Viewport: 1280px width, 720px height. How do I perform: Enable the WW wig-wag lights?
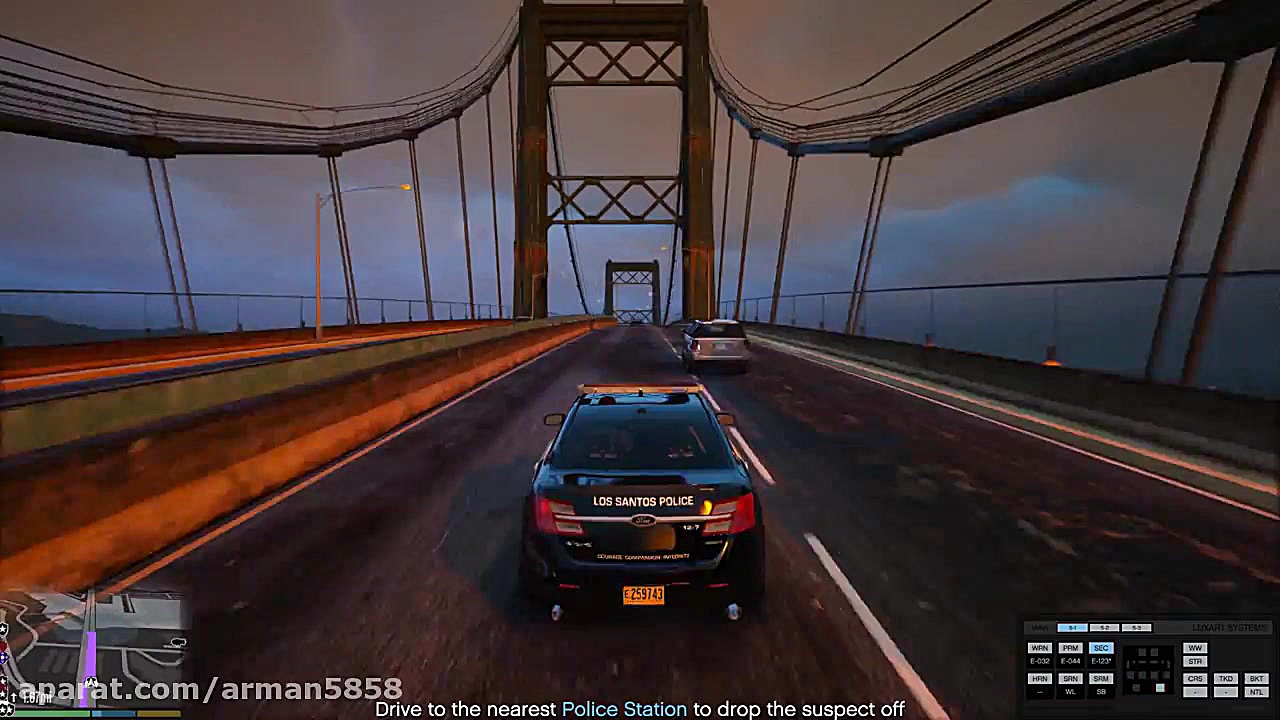tap(1195, 648)
